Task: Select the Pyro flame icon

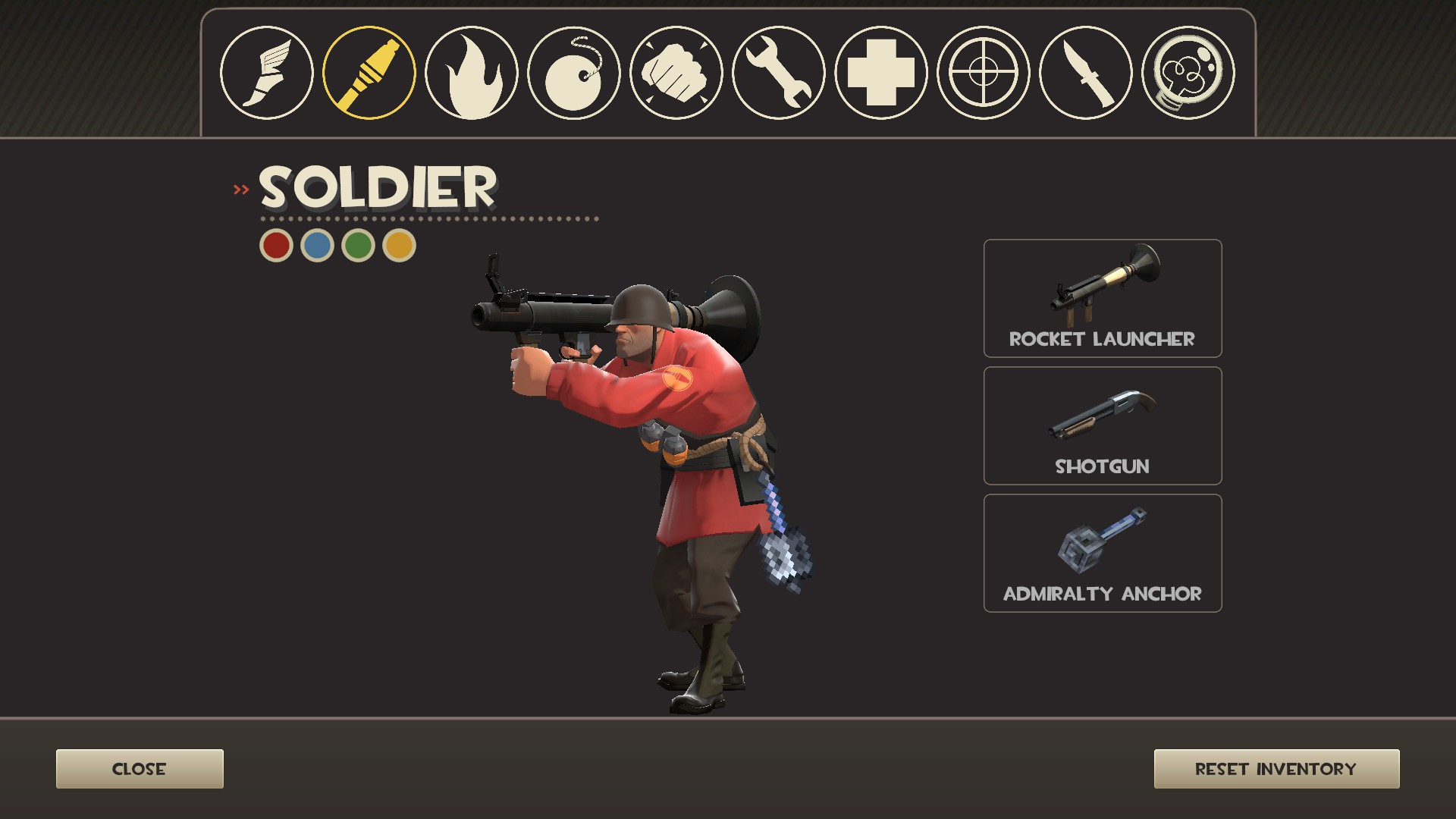Action: pyautogui.click(x=472, y=72)
